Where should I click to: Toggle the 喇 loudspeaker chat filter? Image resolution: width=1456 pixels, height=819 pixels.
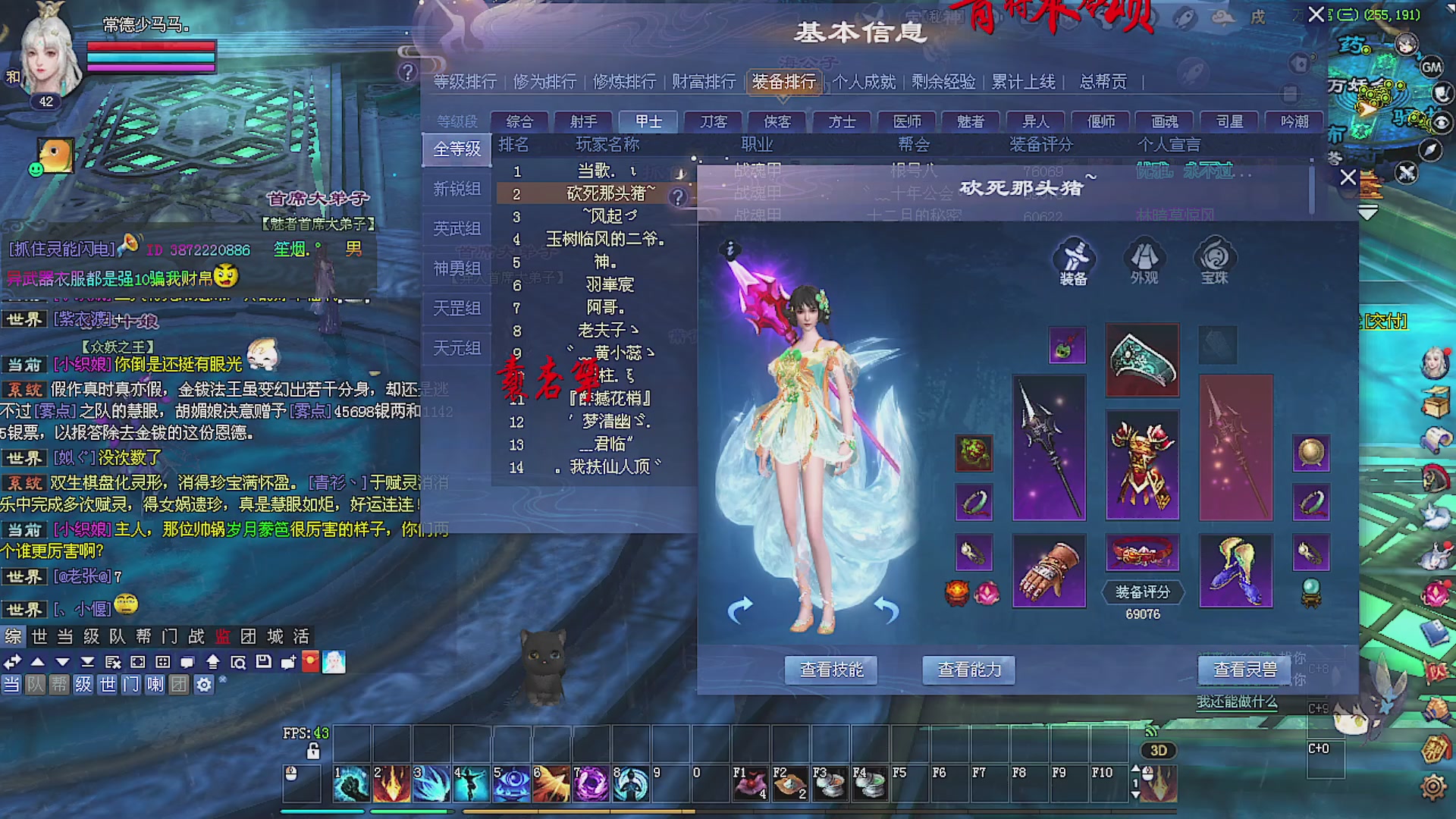coord(155,685)
